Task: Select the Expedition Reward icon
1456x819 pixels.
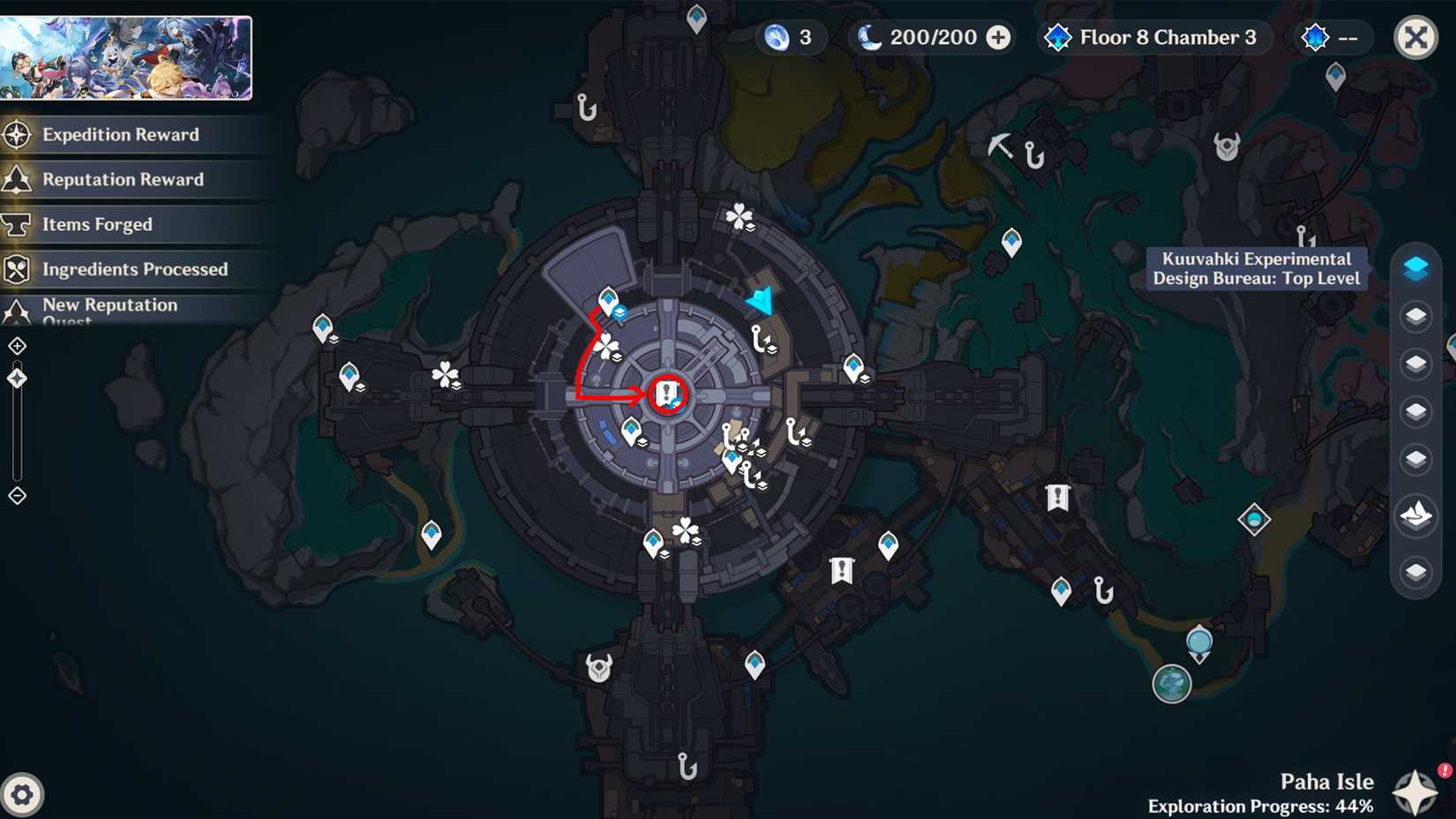Action: pos(18,134)
